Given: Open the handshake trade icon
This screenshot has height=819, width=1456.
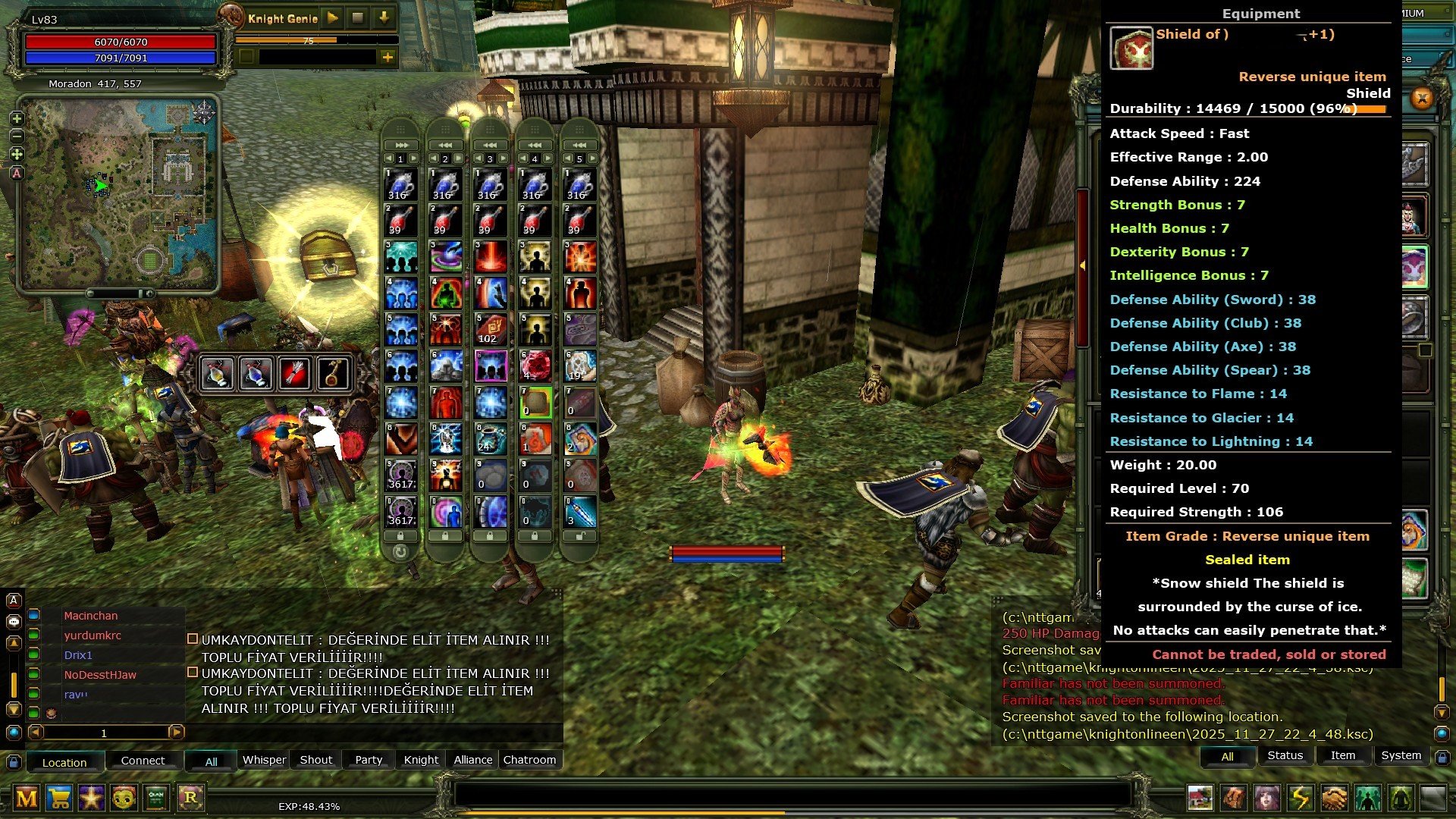Looking at the screenshot, I should point(1334,798).
